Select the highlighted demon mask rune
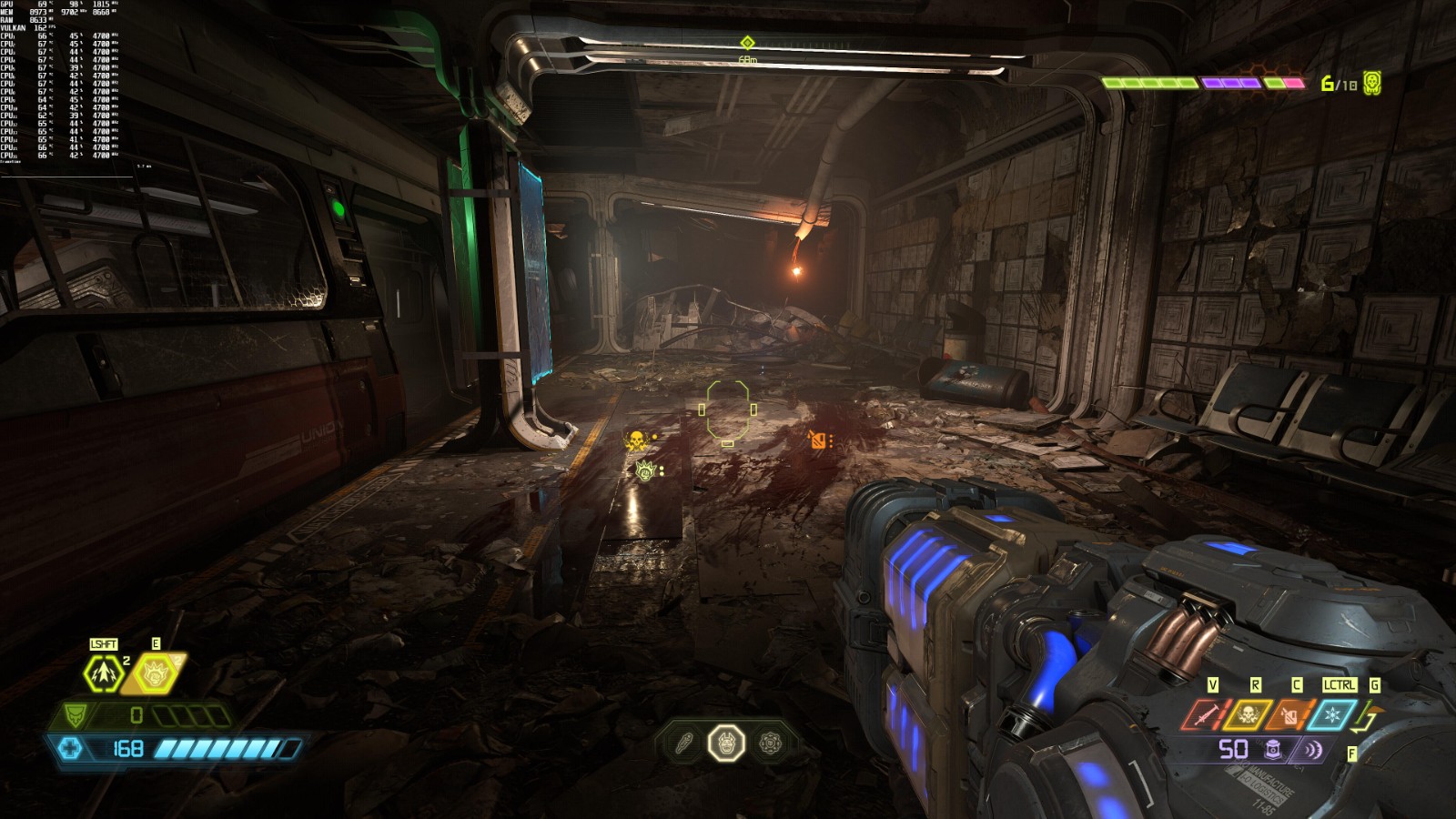Viewport: 1456px width, 819px height. pos(726,744)
